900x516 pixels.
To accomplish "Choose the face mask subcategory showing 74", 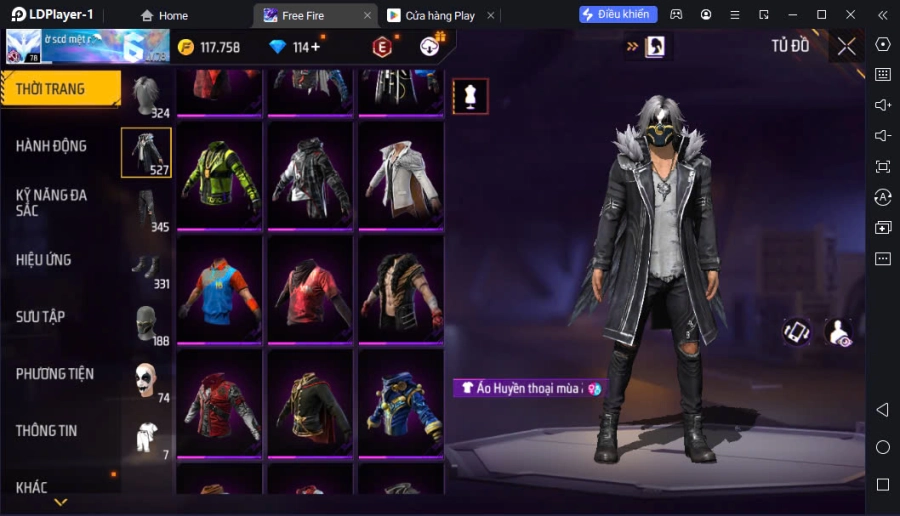I will [147, 381].
